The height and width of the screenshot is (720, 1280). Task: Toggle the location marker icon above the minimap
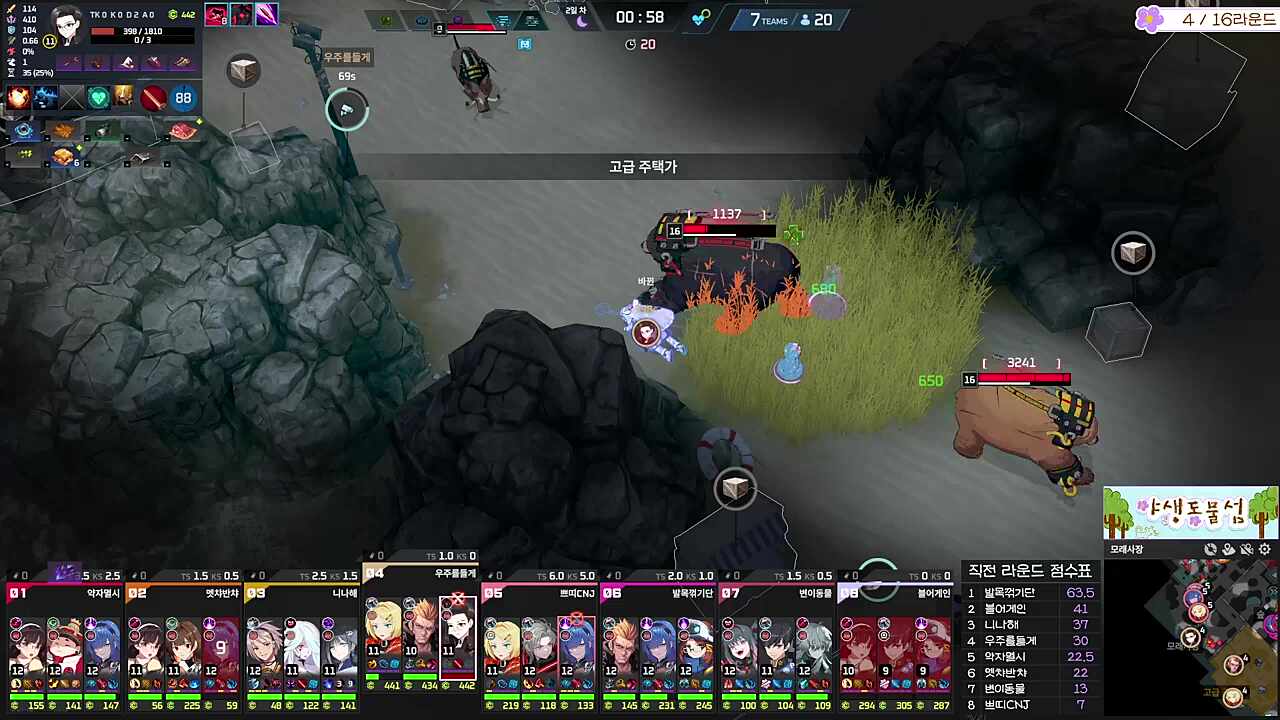point(1228,549)
